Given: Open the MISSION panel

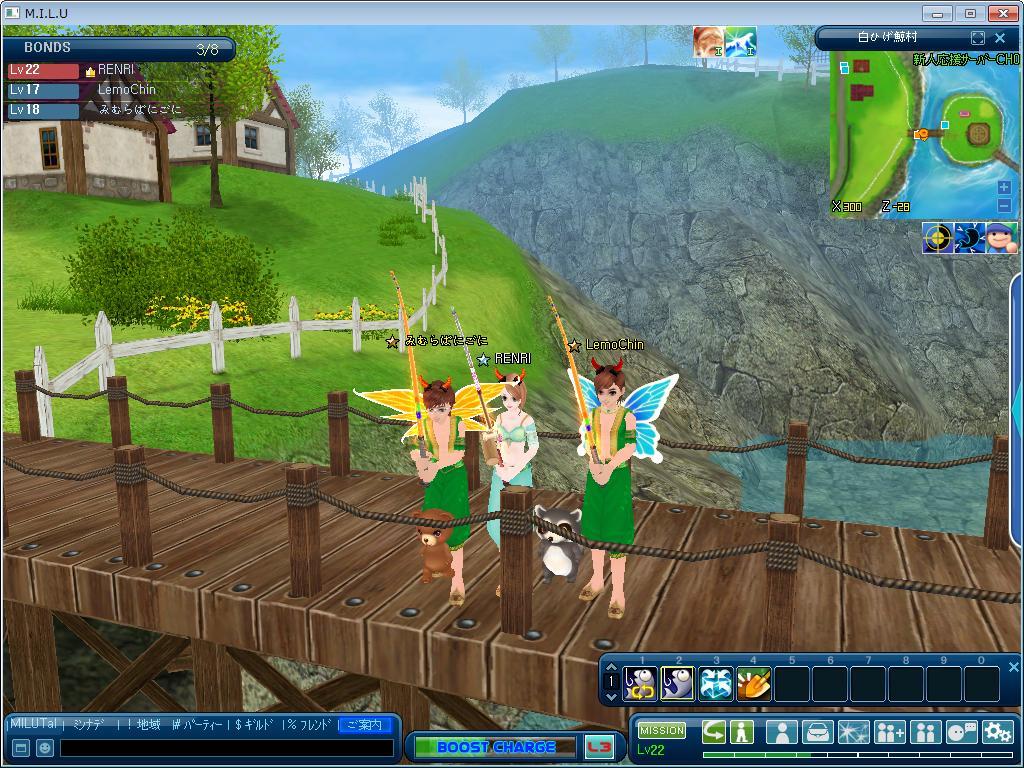Looking at the screenshot, I should click(x=662, y=731).
